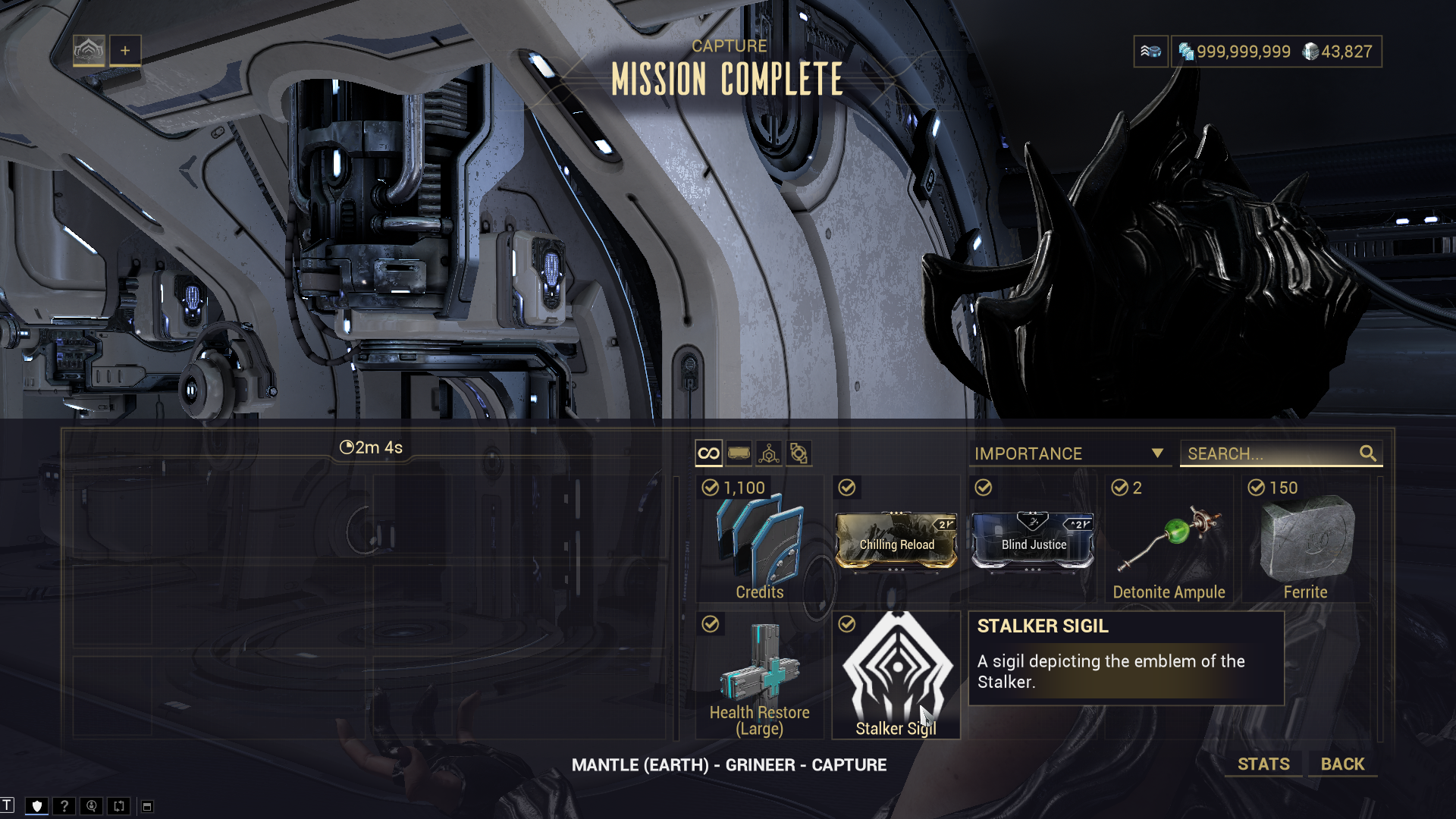Open the player profile lotus avatar
This screenshot has height=819, width=1456.
coord(89,51)
